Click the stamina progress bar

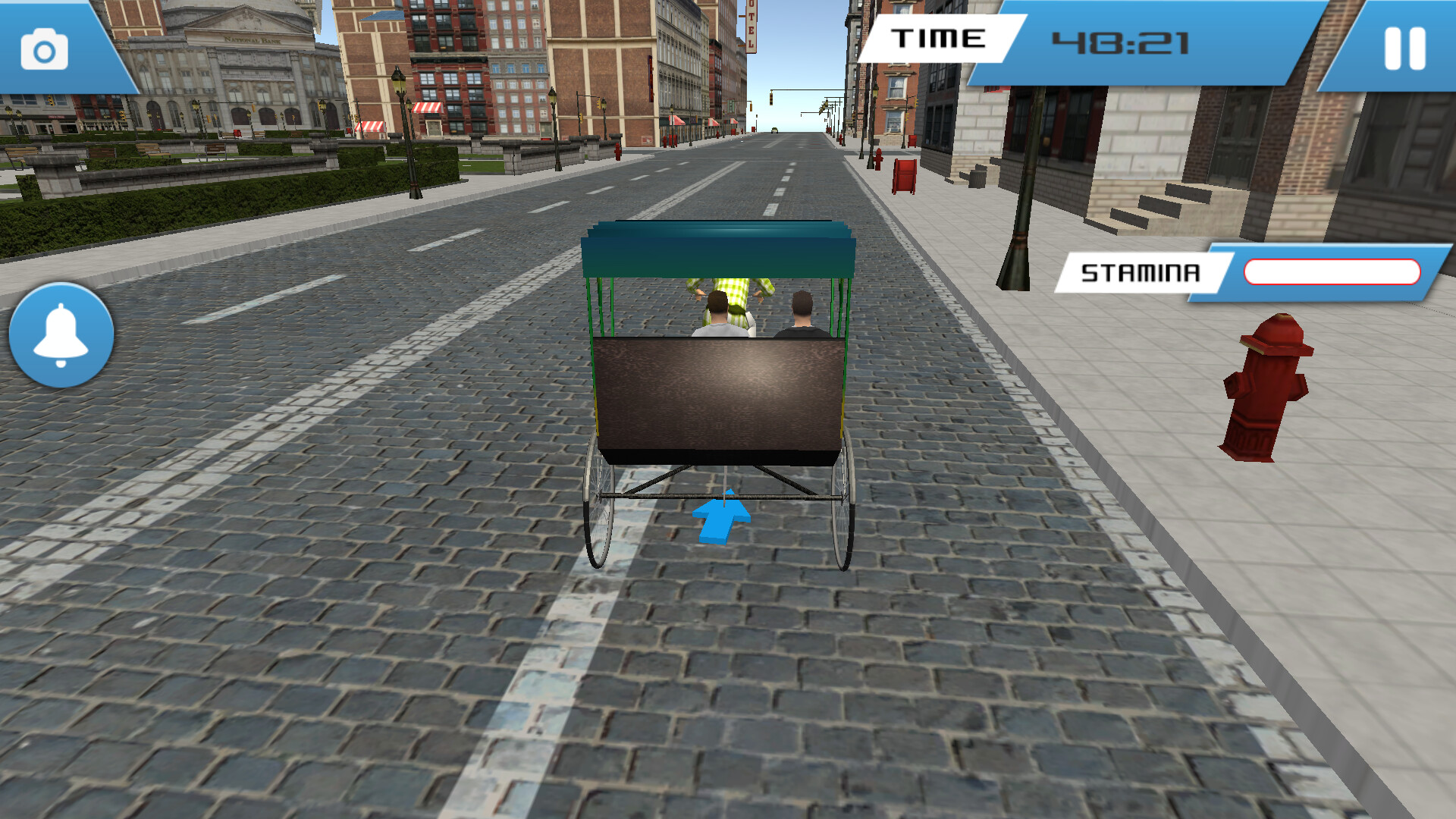click(x=1332, y=271)
